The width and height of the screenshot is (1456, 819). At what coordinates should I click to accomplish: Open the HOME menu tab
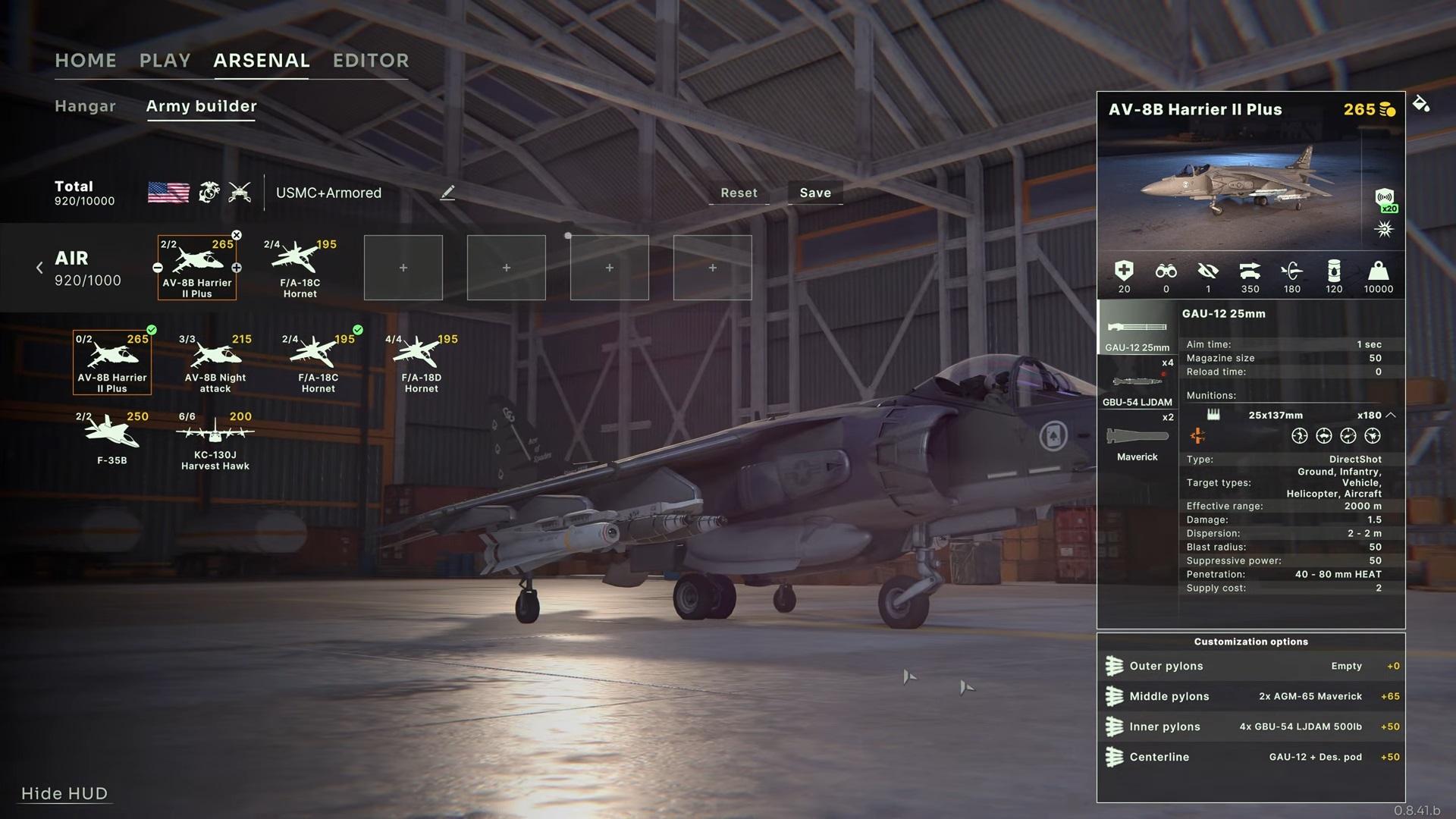[86, 61]
